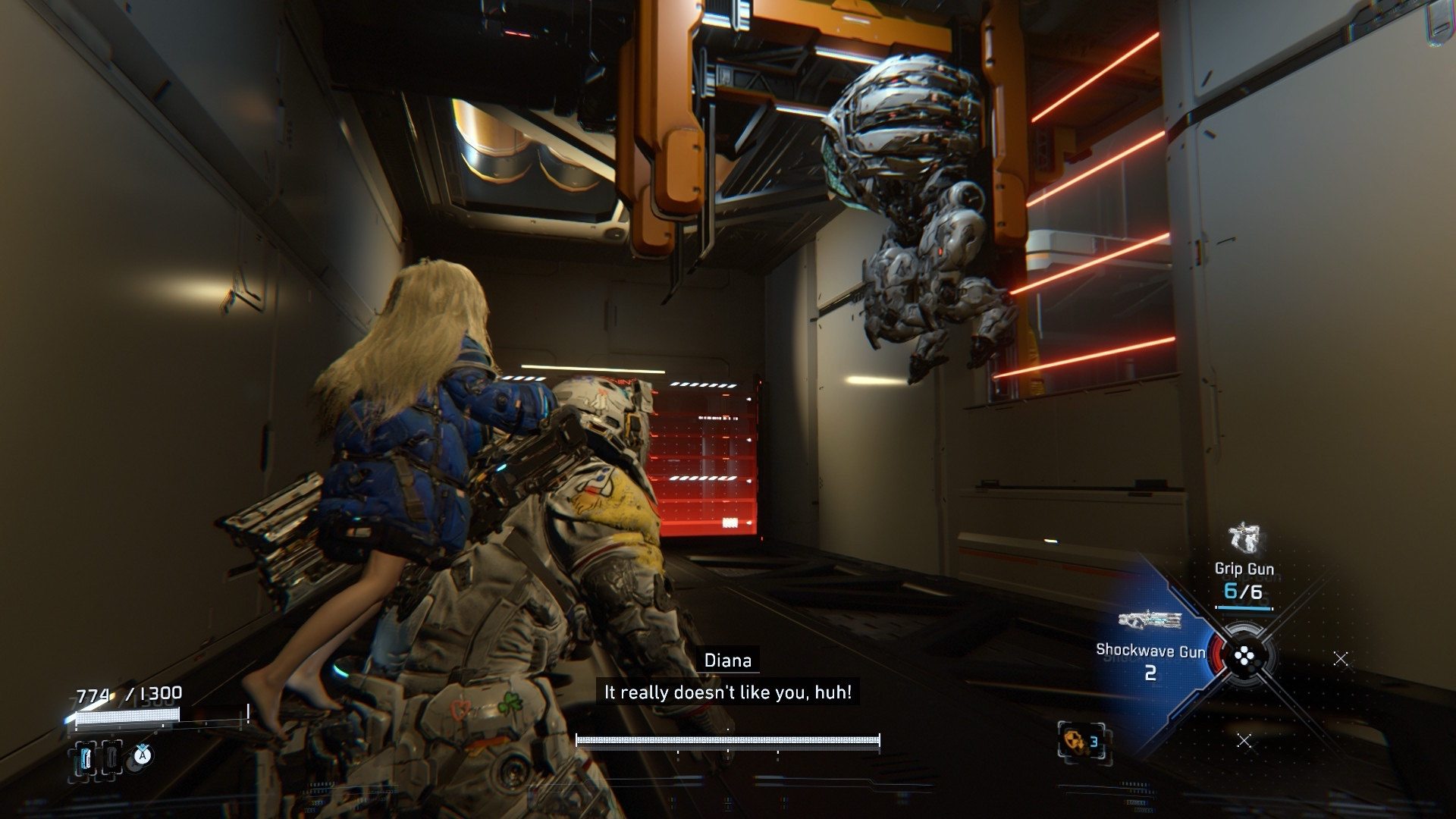Use the orange shield item
Image resolution: width=1456 pixels, height=819 pixels.
click(x=1080, y=741)
